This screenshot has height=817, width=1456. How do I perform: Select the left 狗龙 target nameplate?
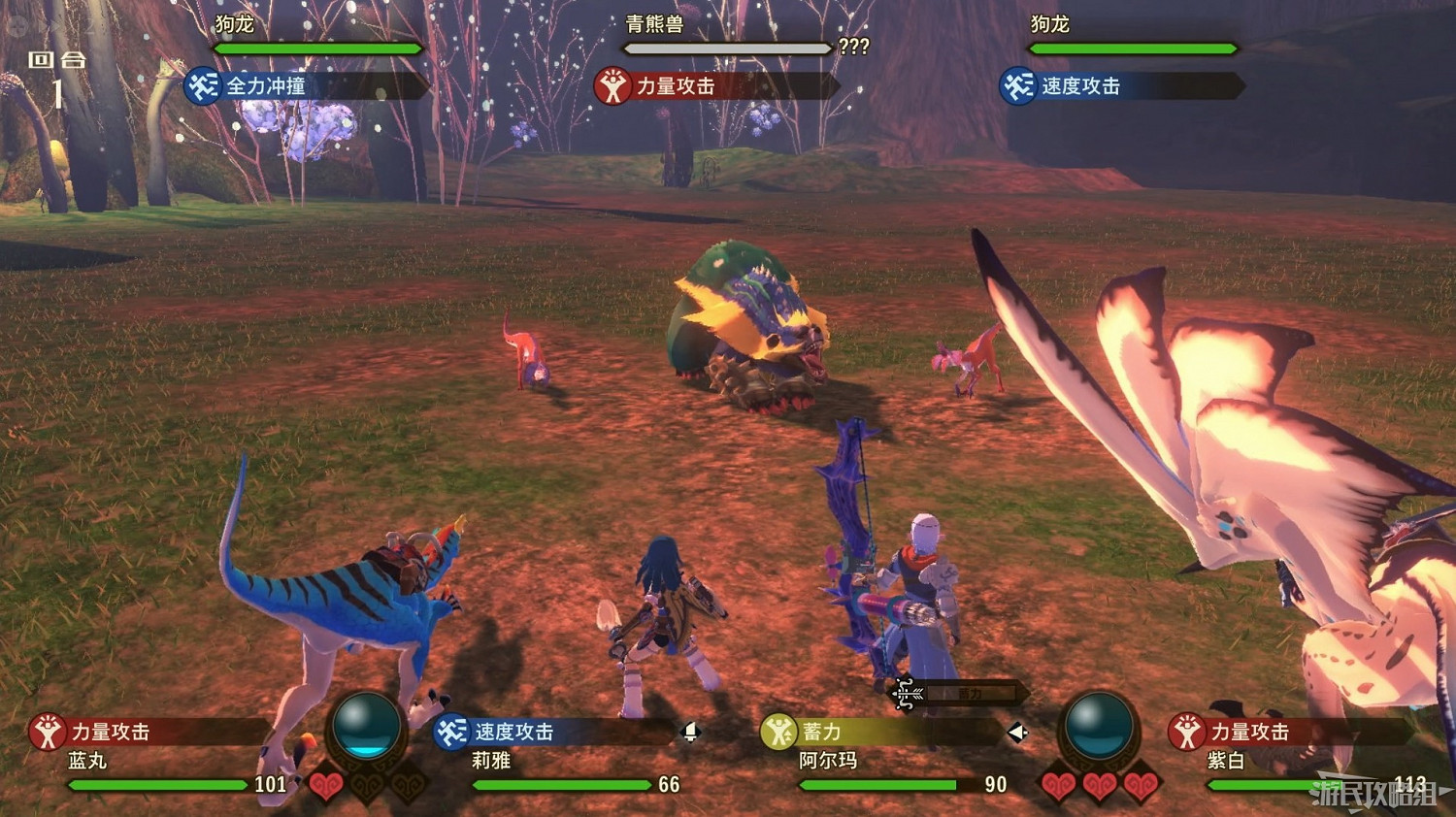(233, 24)
